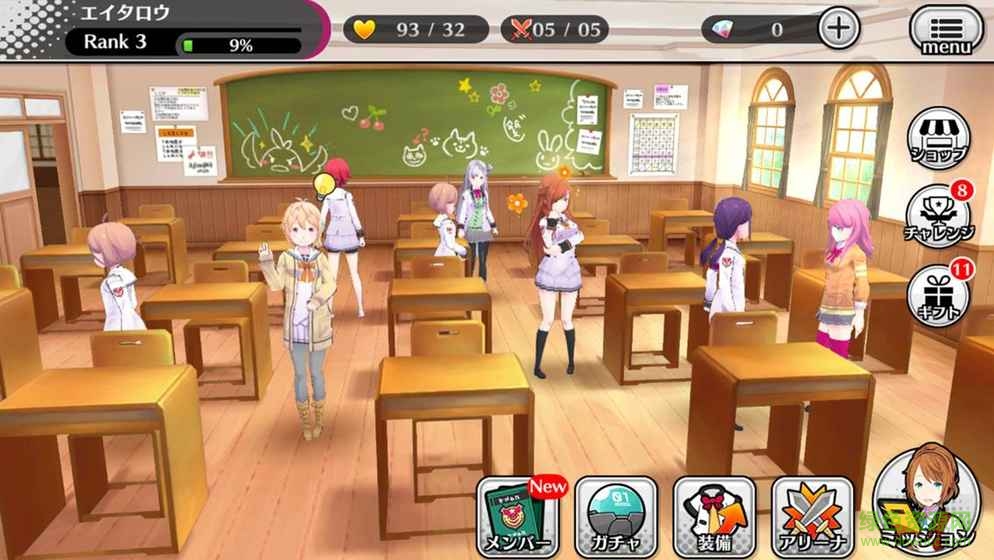This screenshot has width=994, height=560.
Task: Go to the Gacha (ガチャ) screen
Action: (616, 517)
